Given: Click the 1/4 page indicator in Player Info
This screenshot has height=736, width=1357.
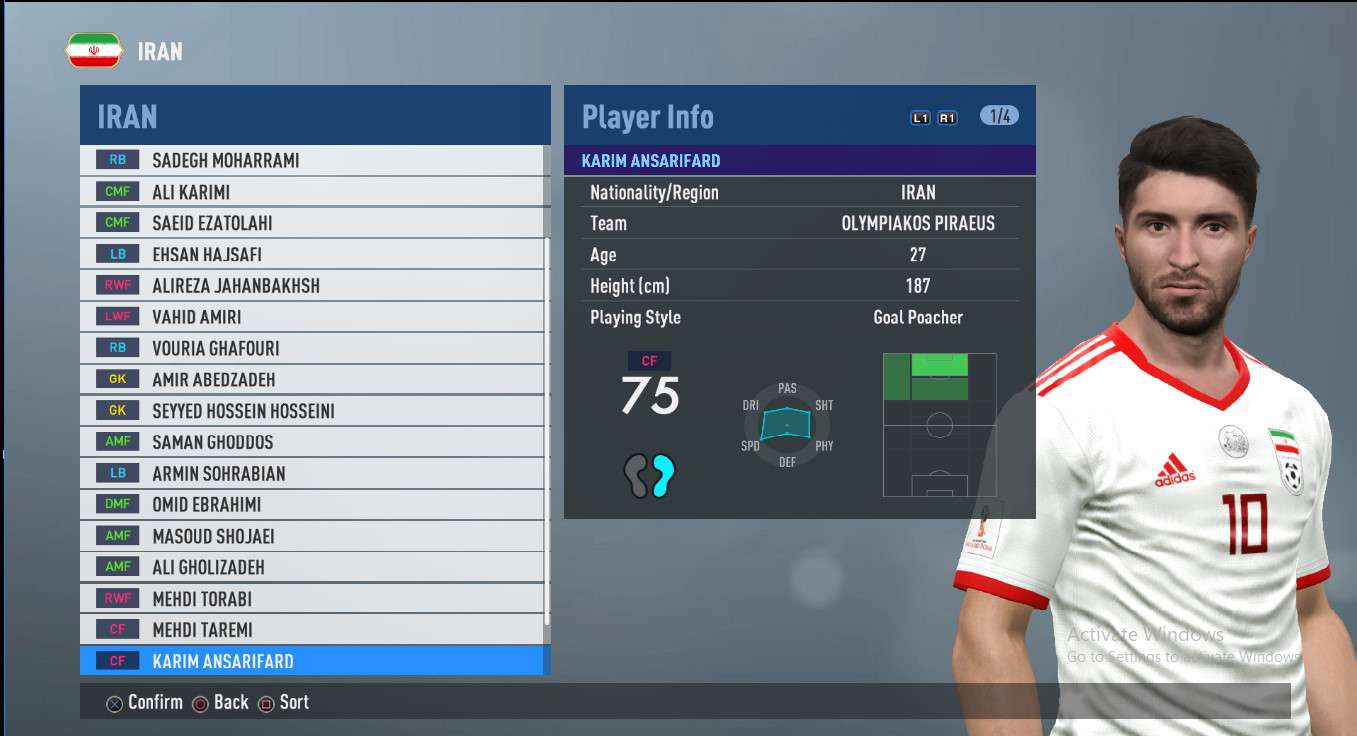Looking at the screenshot, I should [999, 116].
